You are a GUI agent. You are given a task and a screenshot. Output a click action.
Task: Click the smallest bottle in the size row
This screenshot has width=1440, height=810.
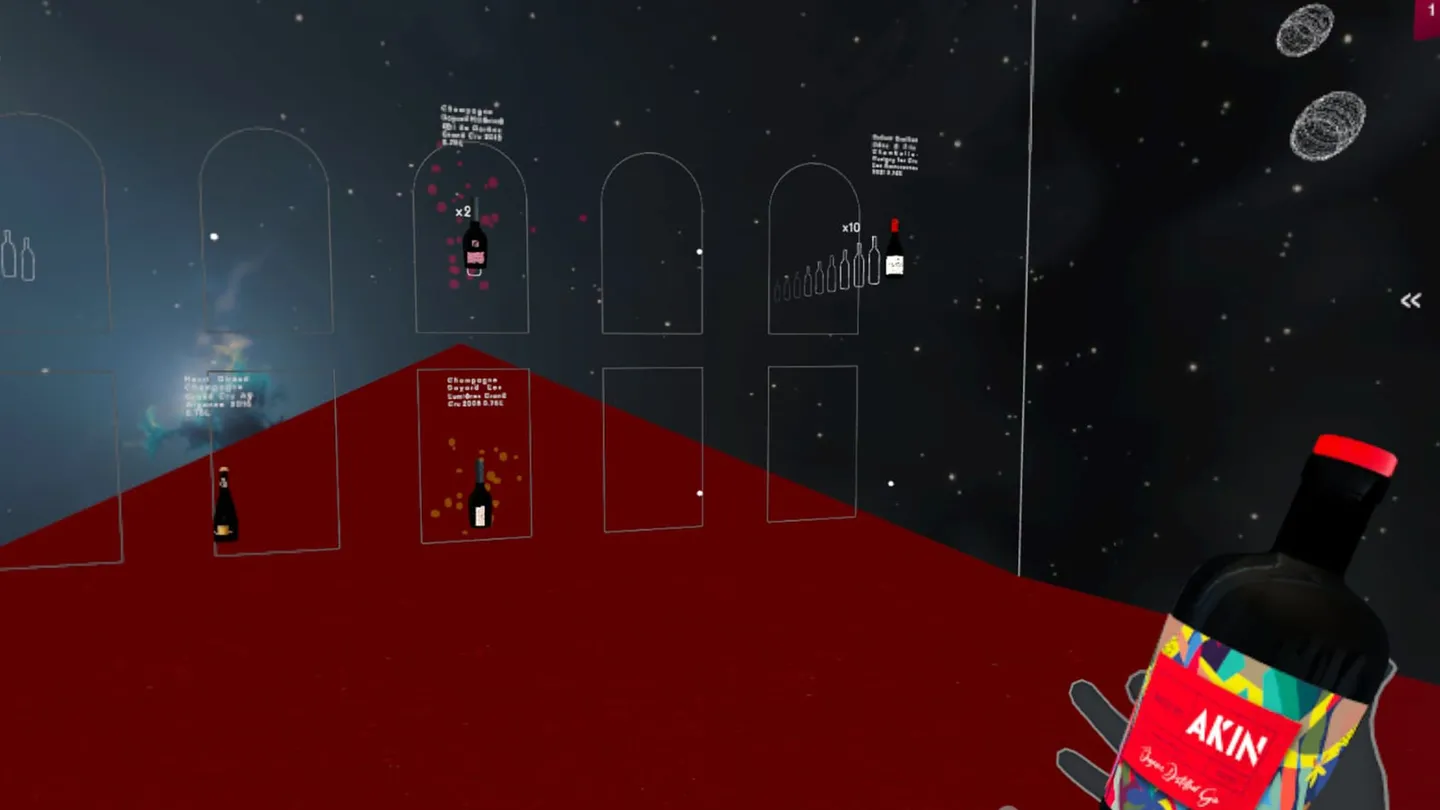(778, 287)
